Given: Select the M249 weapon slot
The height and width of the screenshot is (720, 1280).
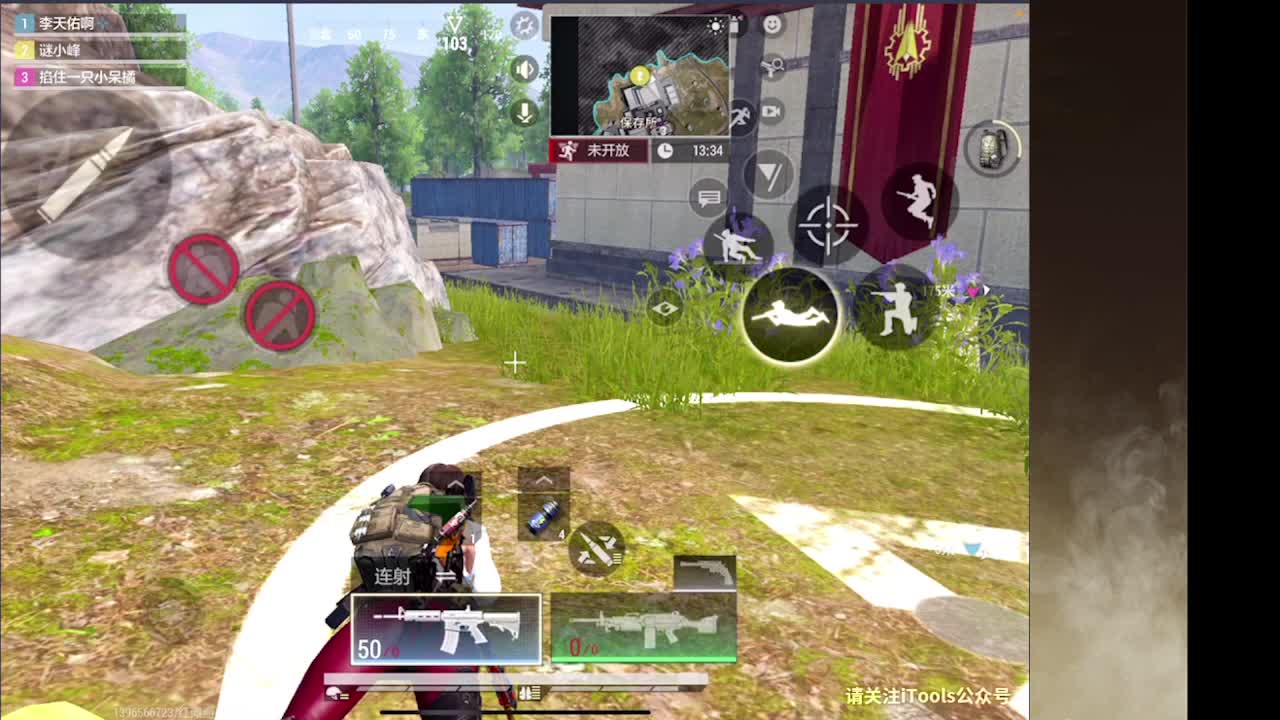Looking at the screenshot, I should point(645,627).
